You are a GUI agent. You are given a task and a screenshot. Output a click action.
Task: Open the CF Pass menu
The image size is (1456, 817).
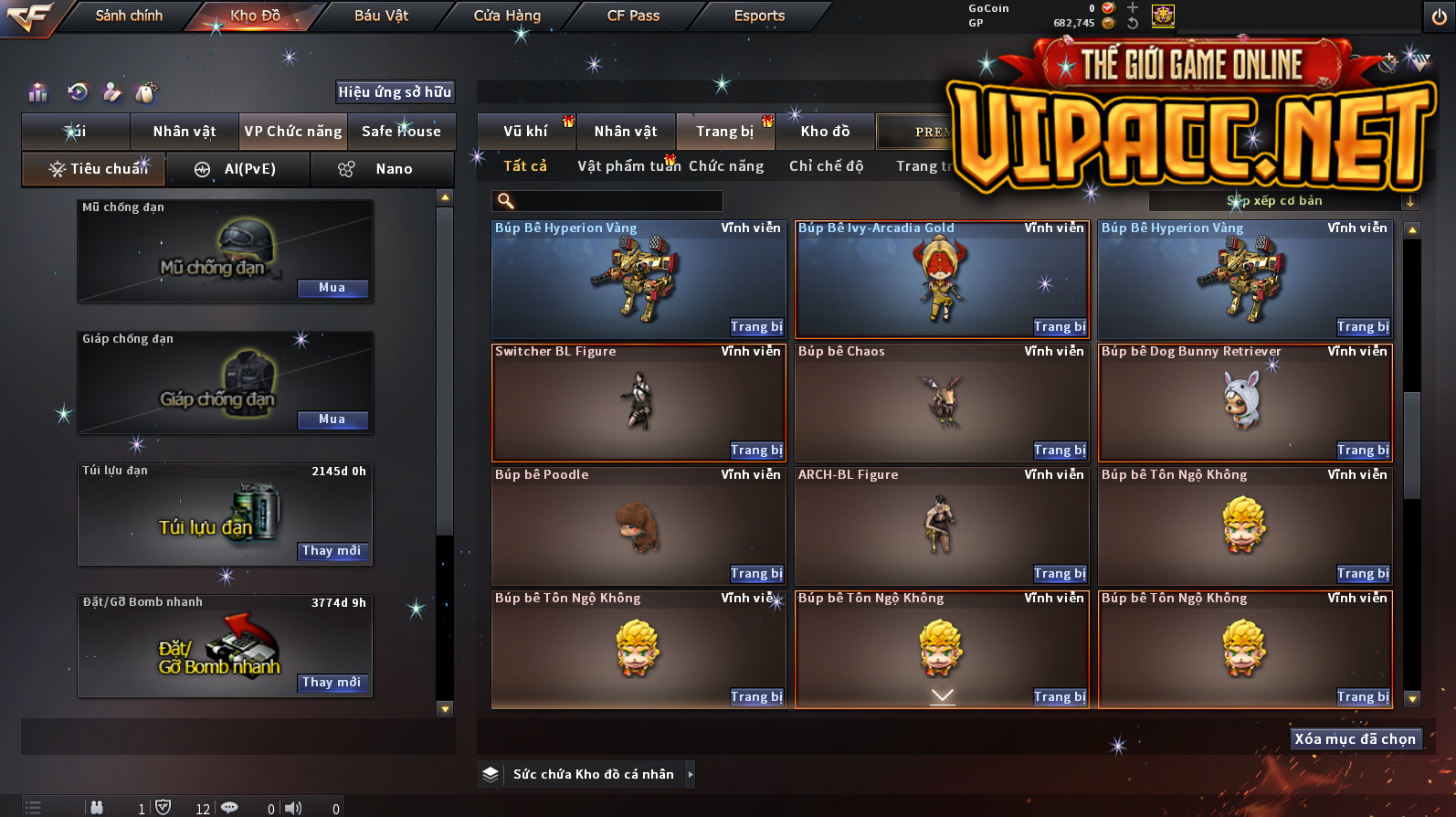click(633, 16)
